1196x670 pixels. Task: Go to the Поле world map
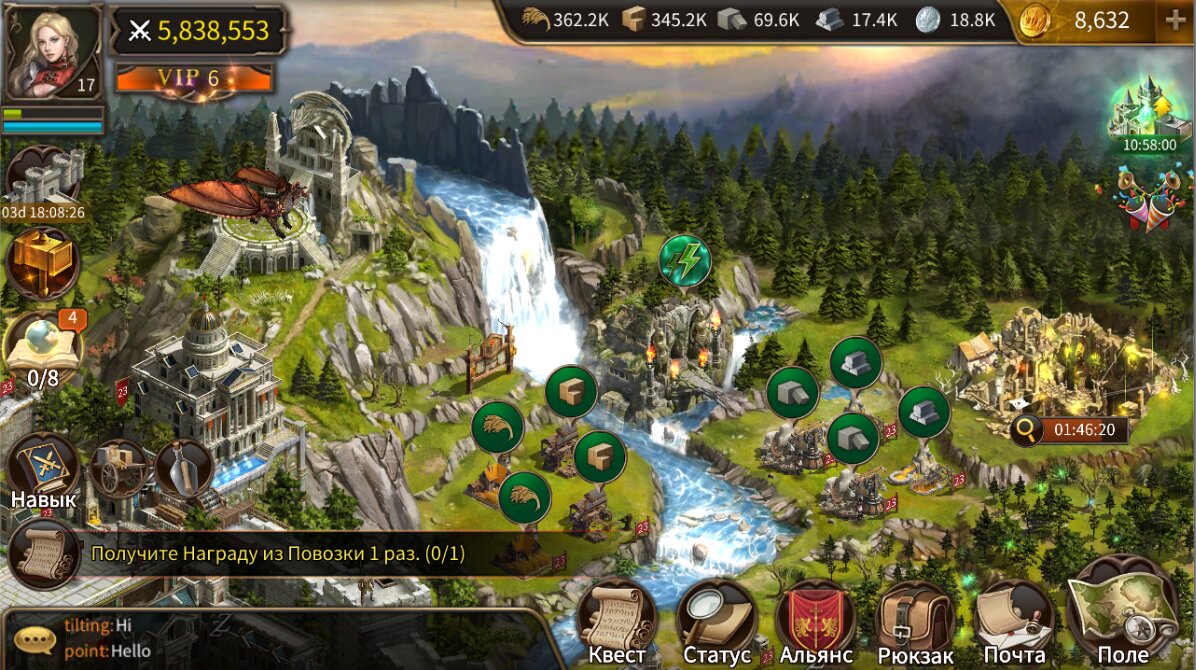[1122, 612]
